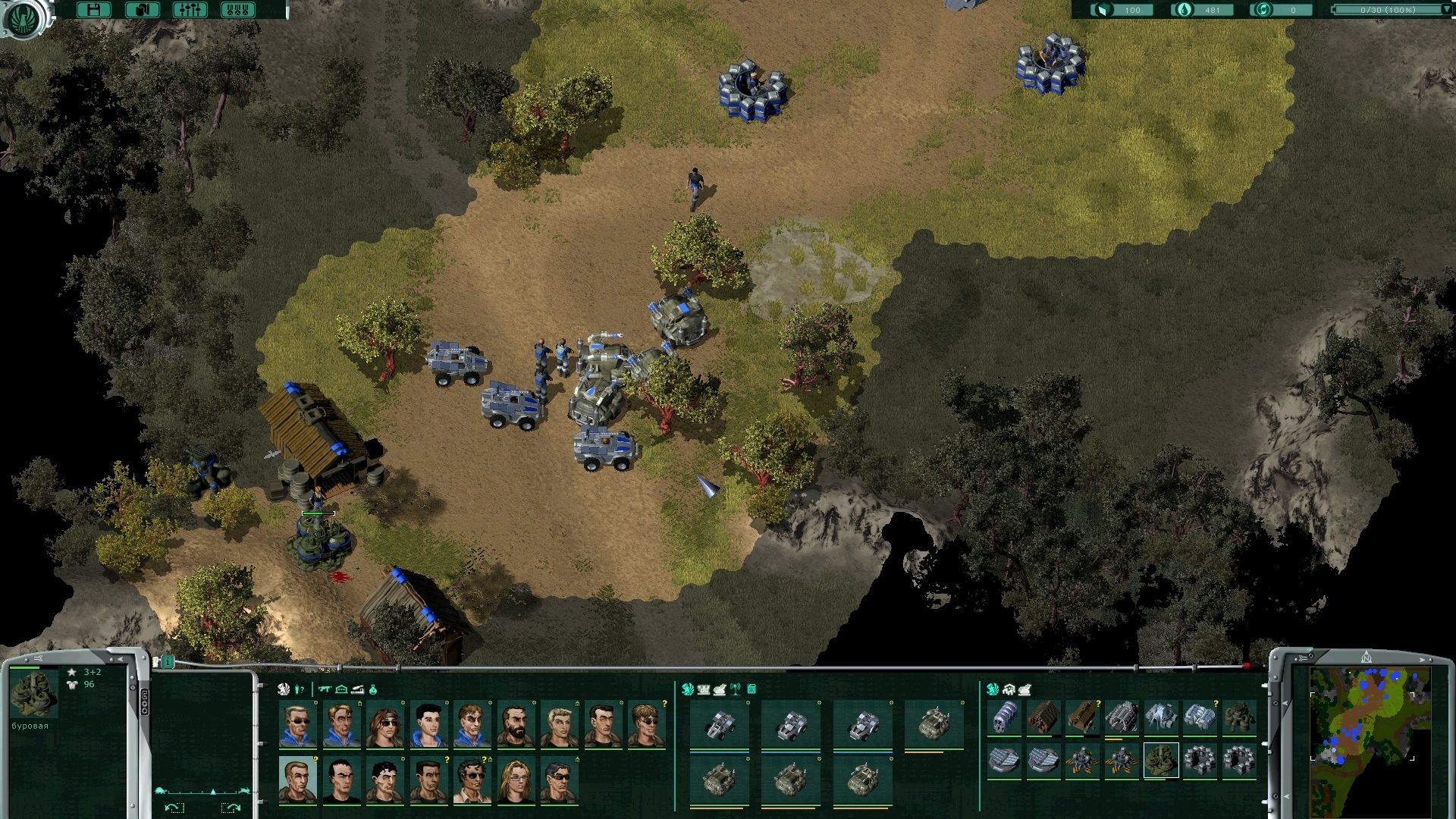
Task: Select the camouflage tracked vehicle in the top row
Action: tap(934, 724)
